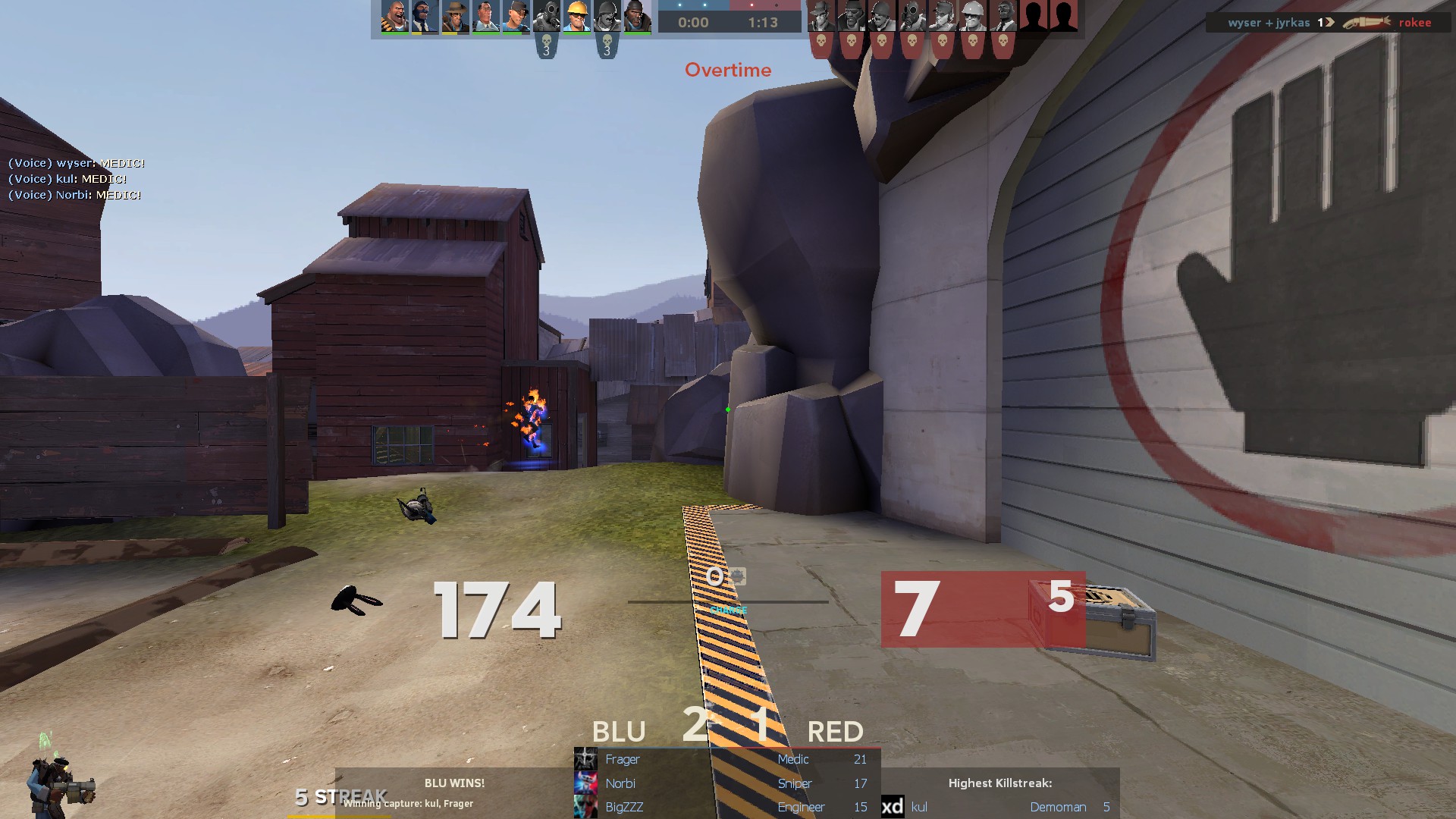Viewport: 1456px width, 819px height.
Task: Select the dead BLU Pyro portrait
Action: [546, 17]
